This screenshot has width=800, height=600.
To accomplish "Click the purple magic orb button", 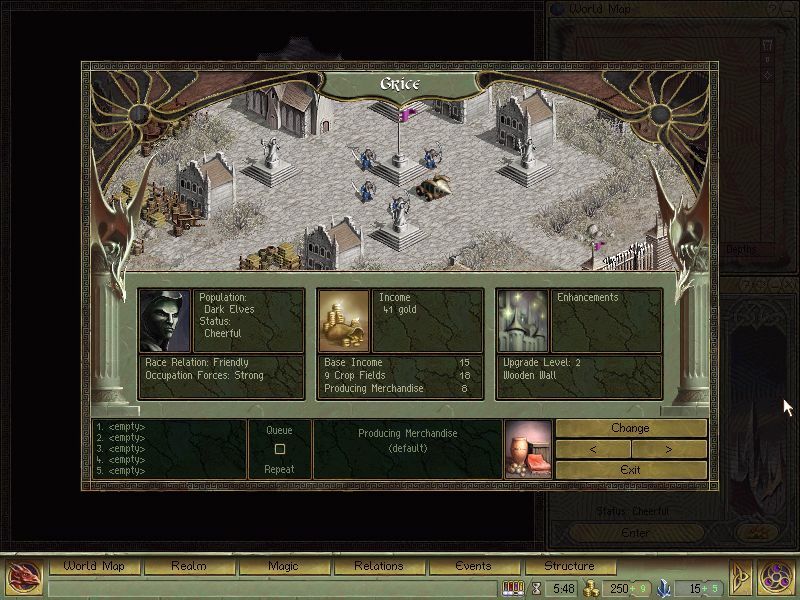I will (x=775, y=575).
